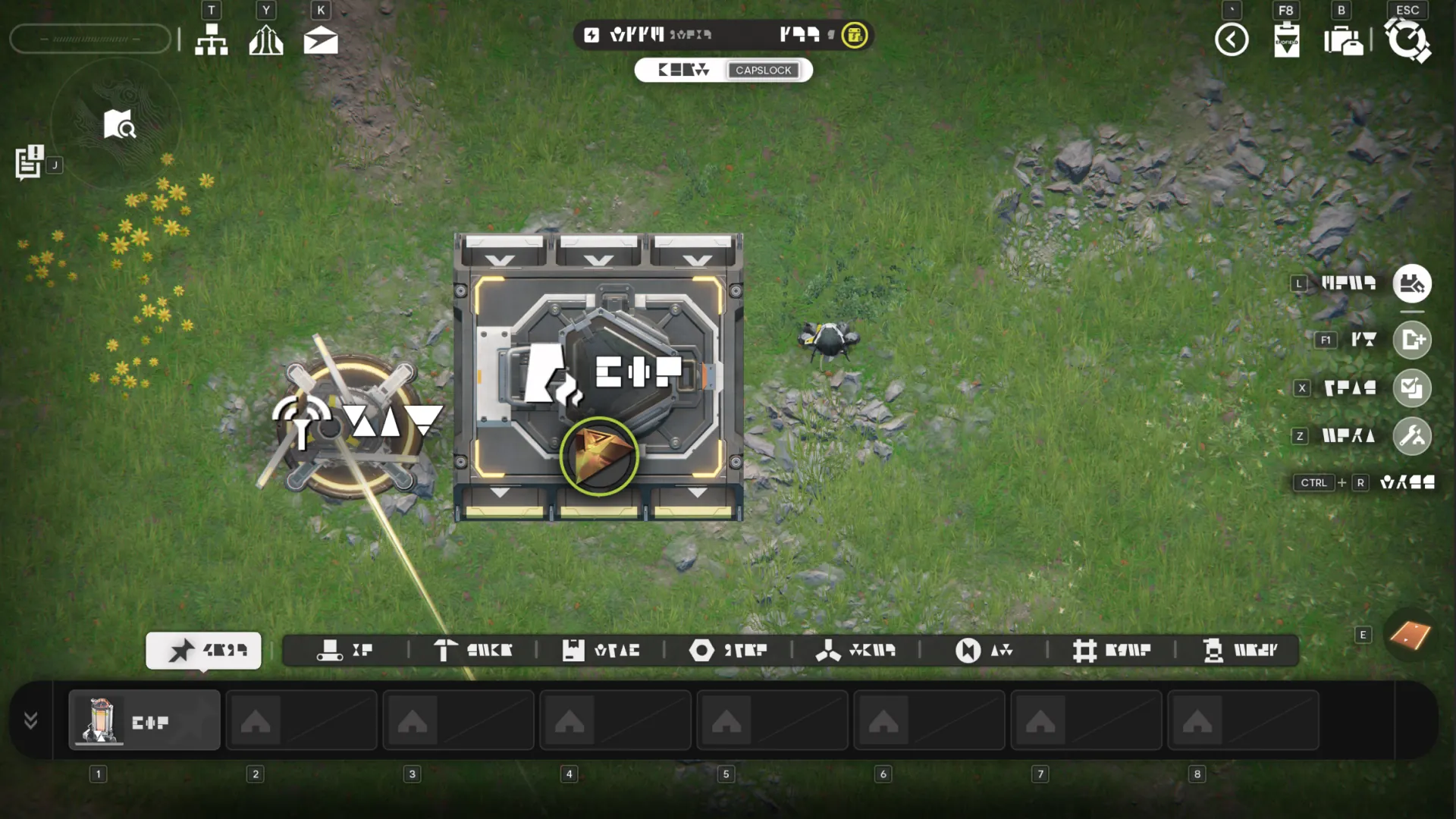Activate the wrench and hammer round button
Viewport: 1456px width, 819px height.
(1412, 436)
